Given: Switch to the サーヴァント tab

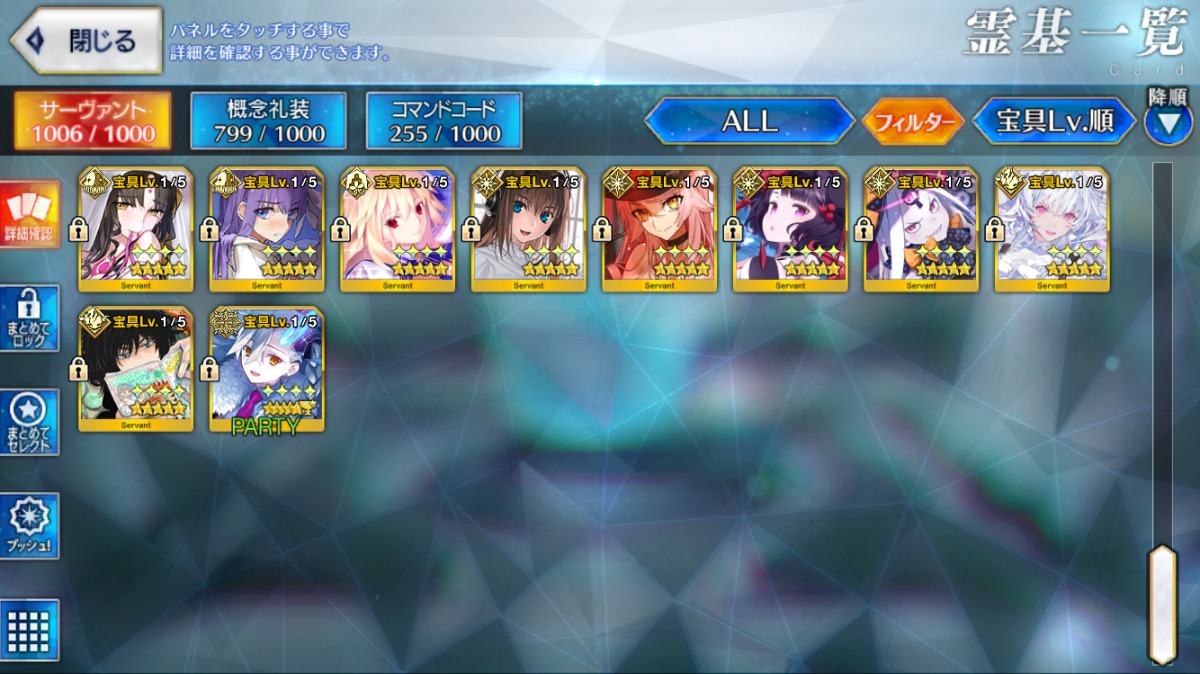Looking at the screenshot, I should click(x=92, y=121).
